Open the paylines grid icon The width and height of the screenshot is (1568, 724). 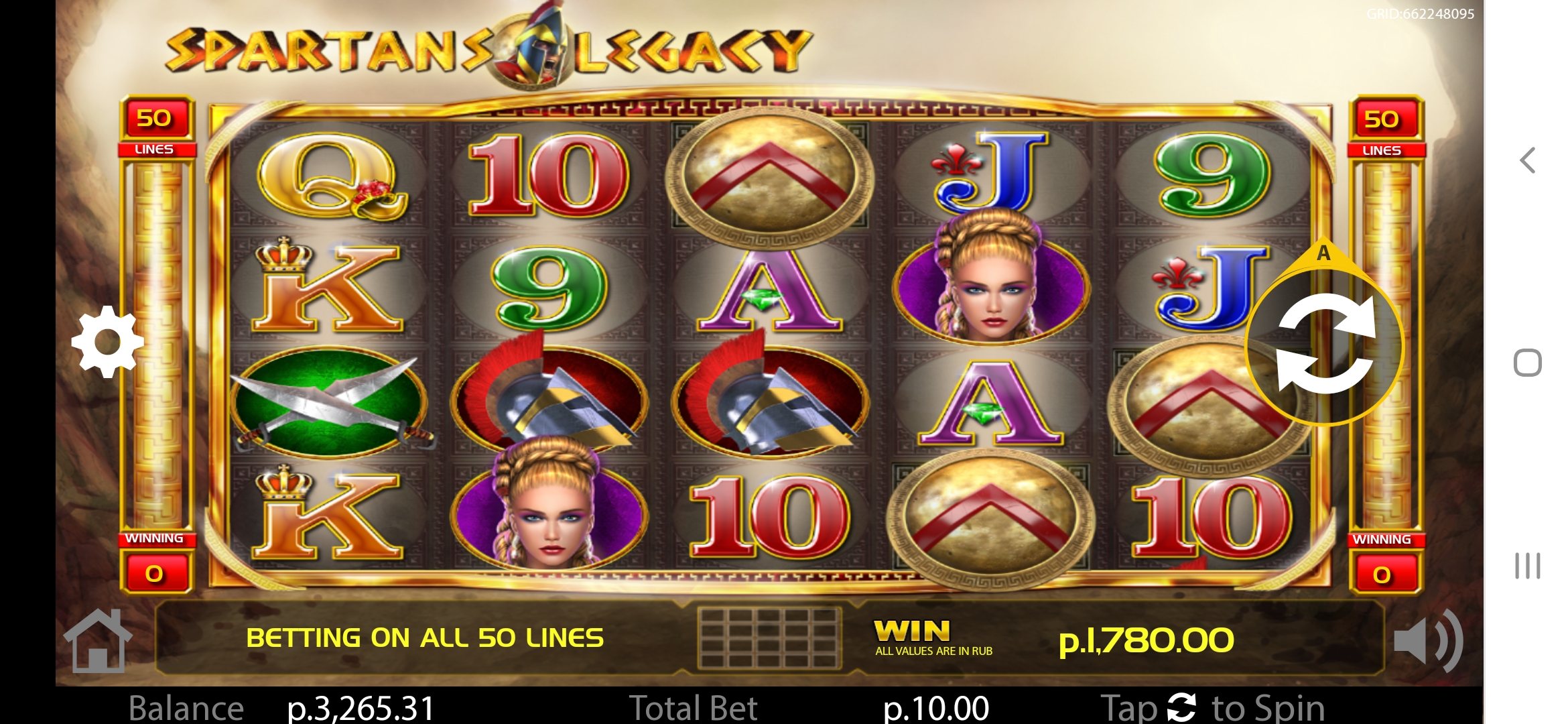tap(769, 638)
